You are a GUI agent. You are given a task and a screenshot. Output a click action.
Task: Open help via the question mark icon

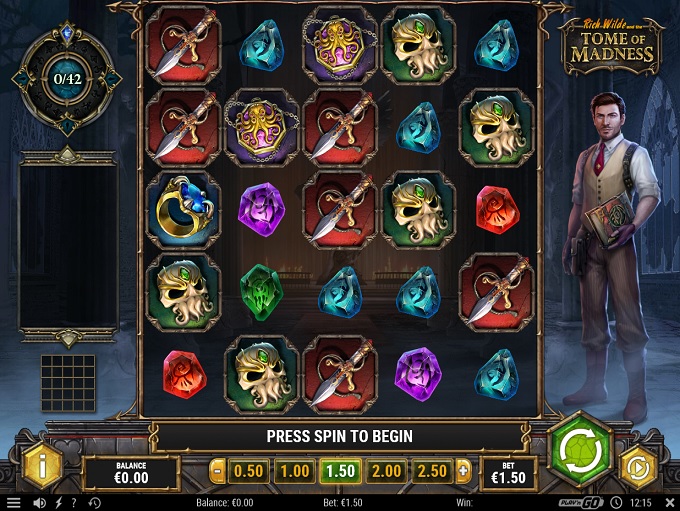click(x=75, y=503)
